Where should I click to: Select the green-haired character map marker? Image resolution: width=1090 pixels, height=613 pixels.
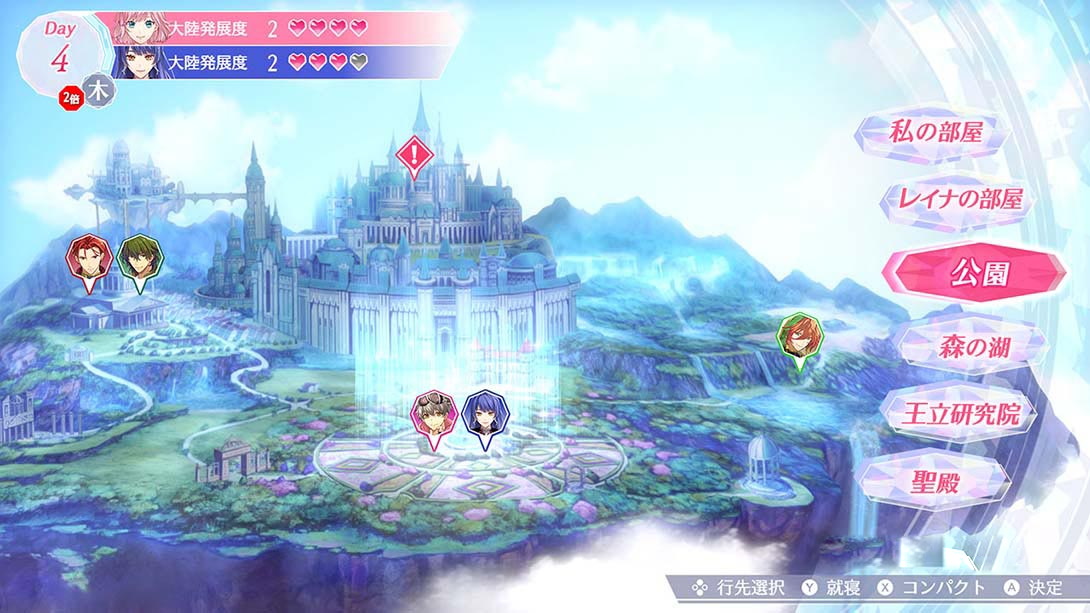[137, 258]
